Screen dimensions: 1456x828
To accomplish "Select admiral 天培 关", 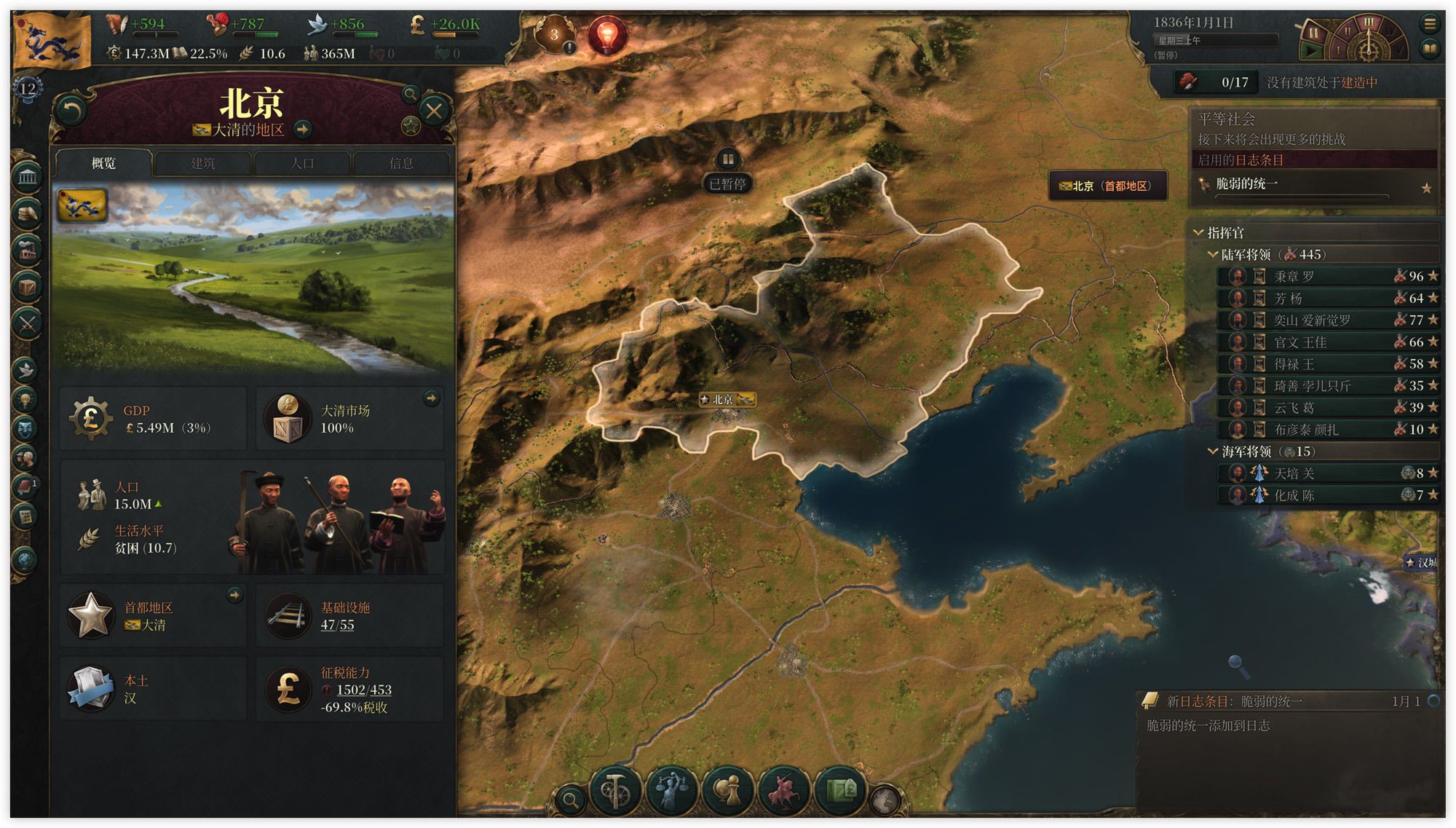I will click(1294, 473).
